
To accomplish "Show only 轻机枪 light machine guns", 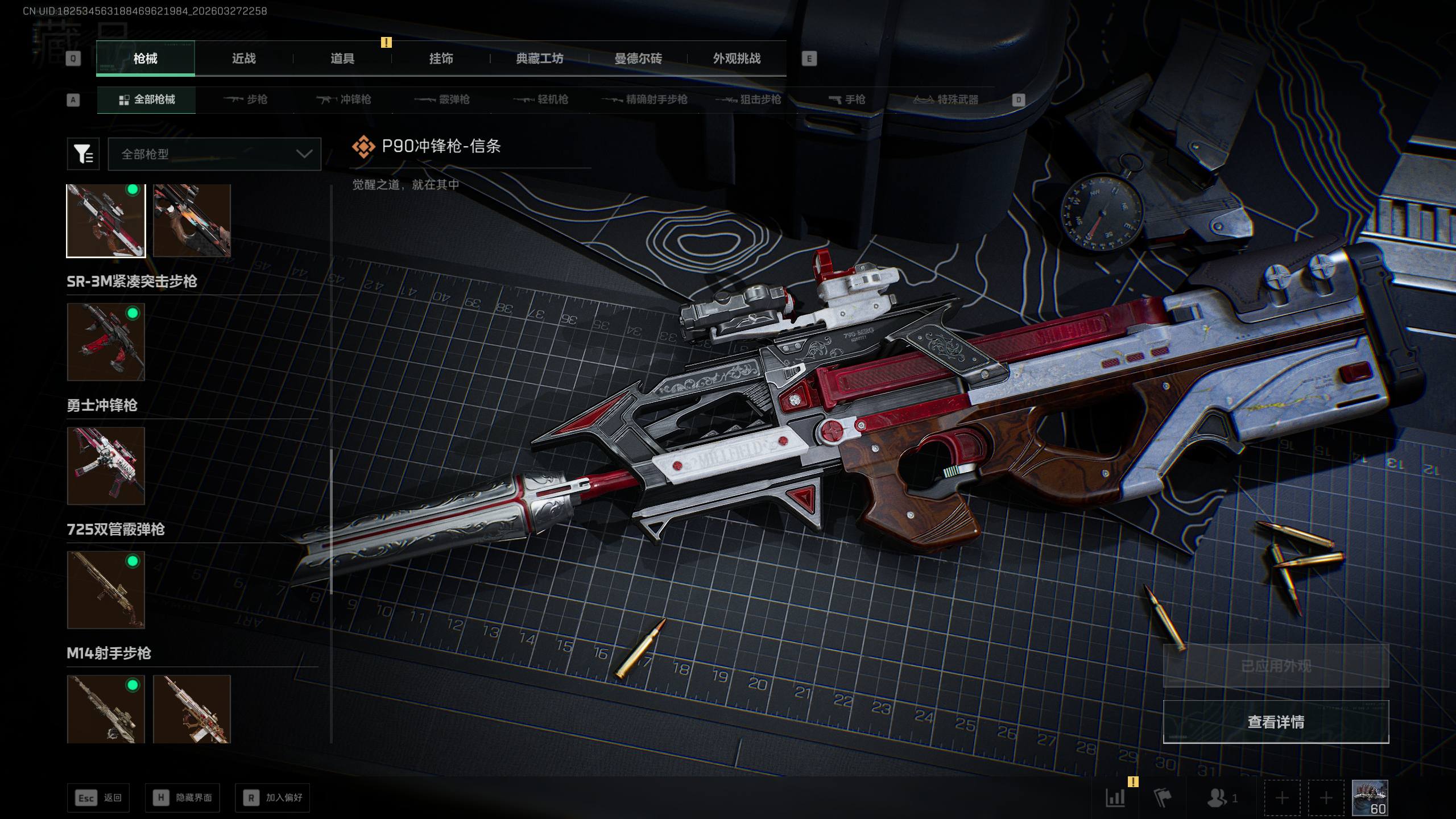I will coord(541,100).
